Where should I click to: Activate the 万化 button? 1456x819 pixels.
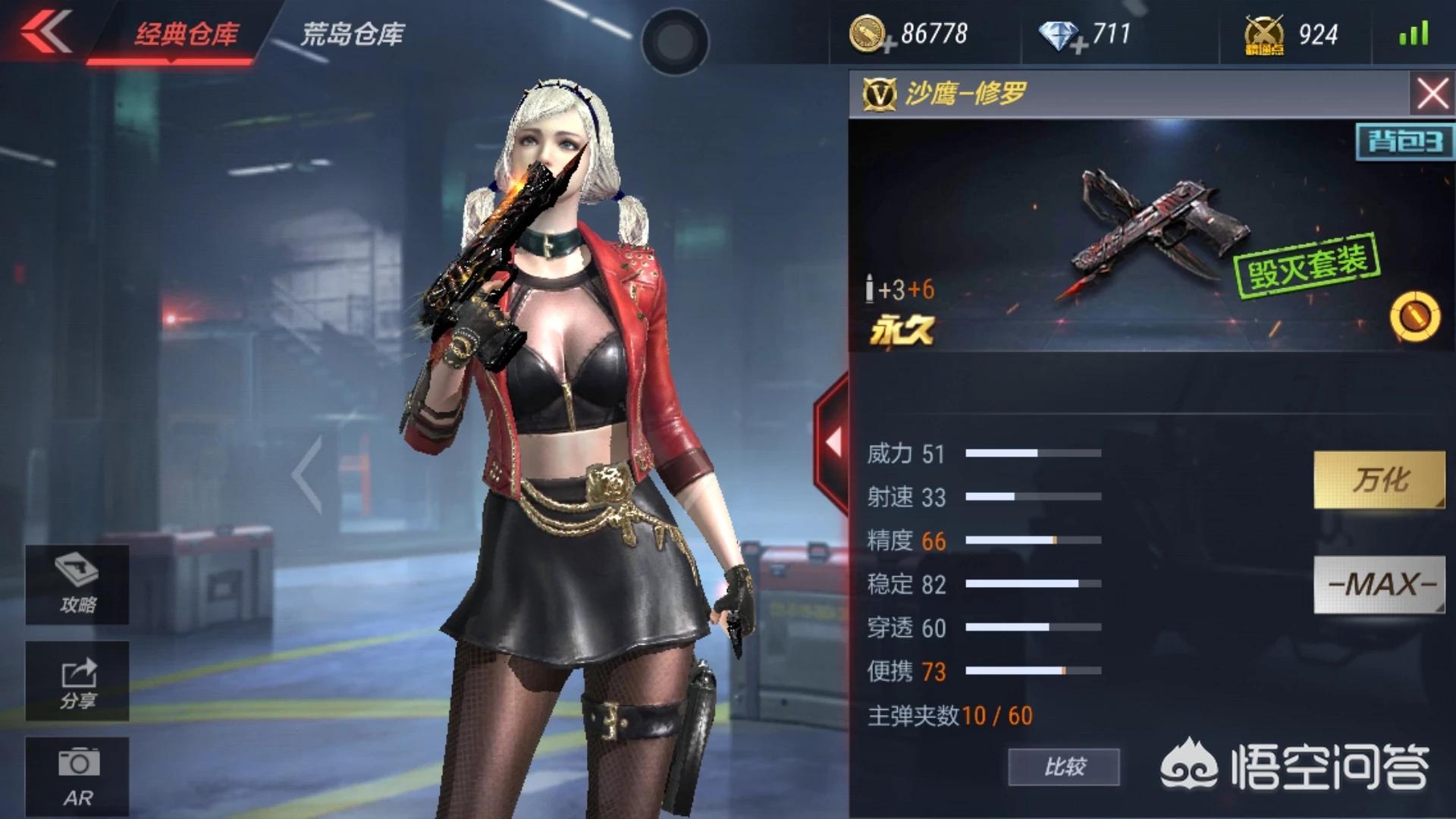[x=1379, y=479]
